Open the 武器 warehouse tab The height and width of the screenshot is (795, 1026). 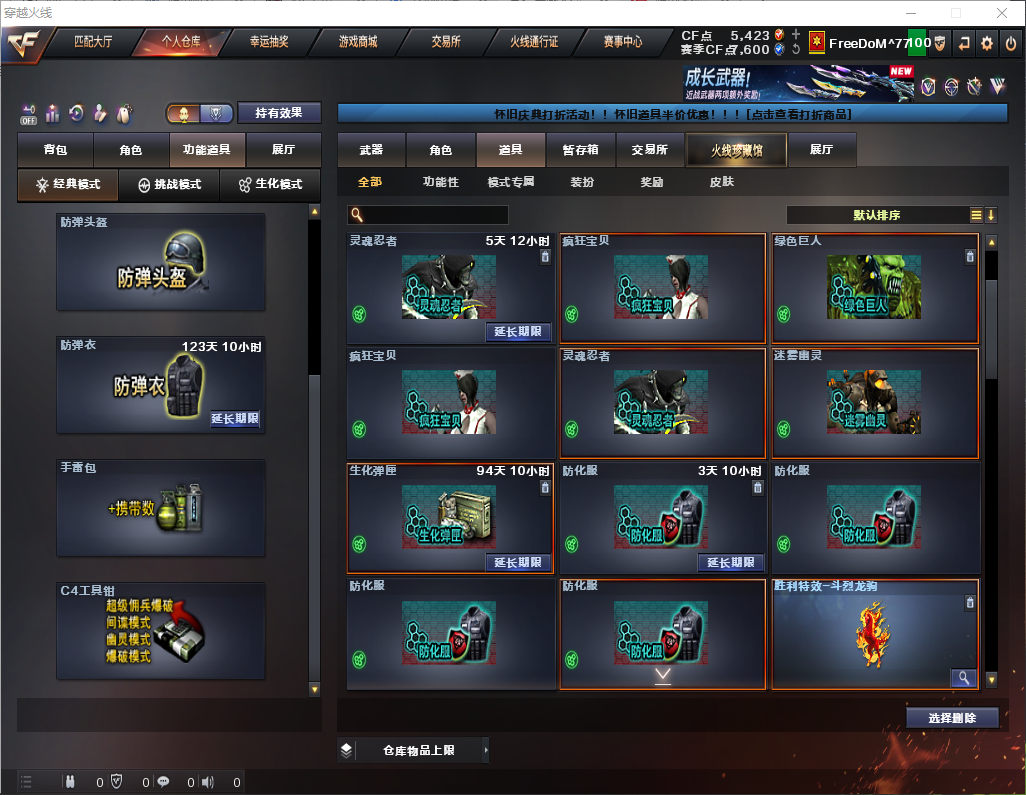pos(371,150)
